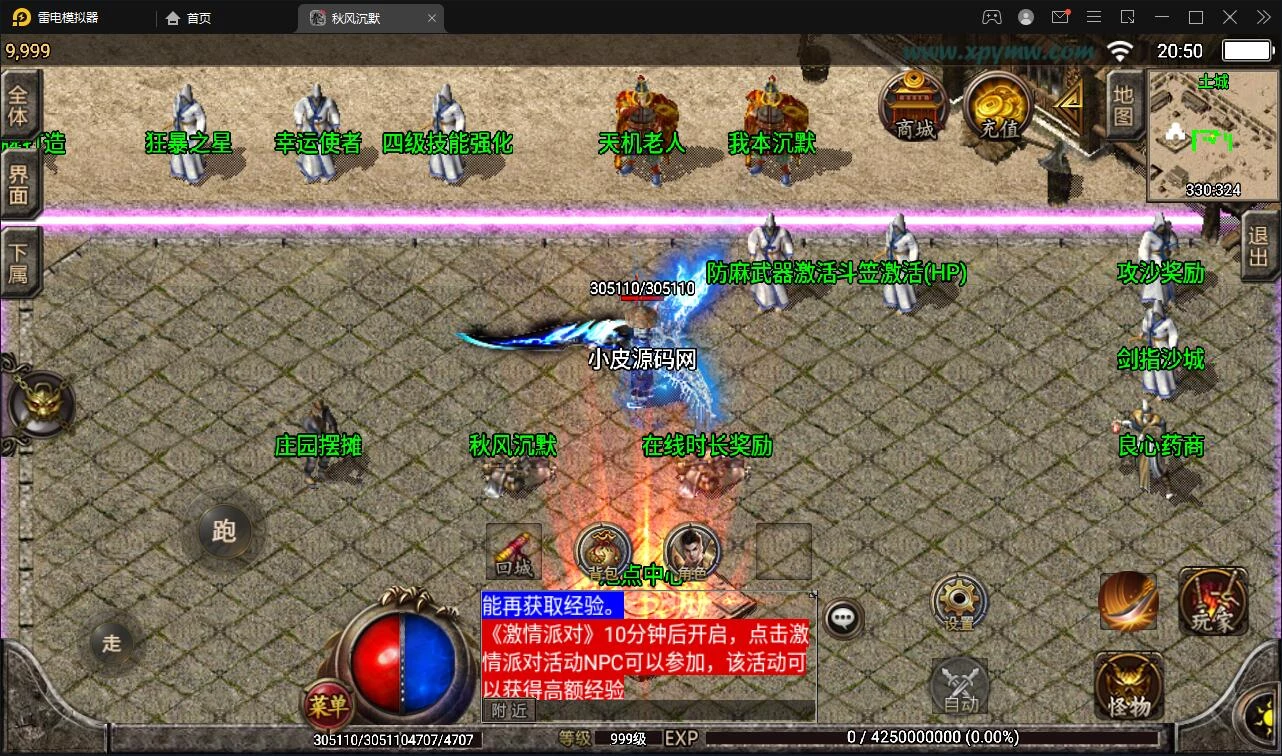Open the 商城 shop icon
Screen dimensions: 1282x756
914,105
